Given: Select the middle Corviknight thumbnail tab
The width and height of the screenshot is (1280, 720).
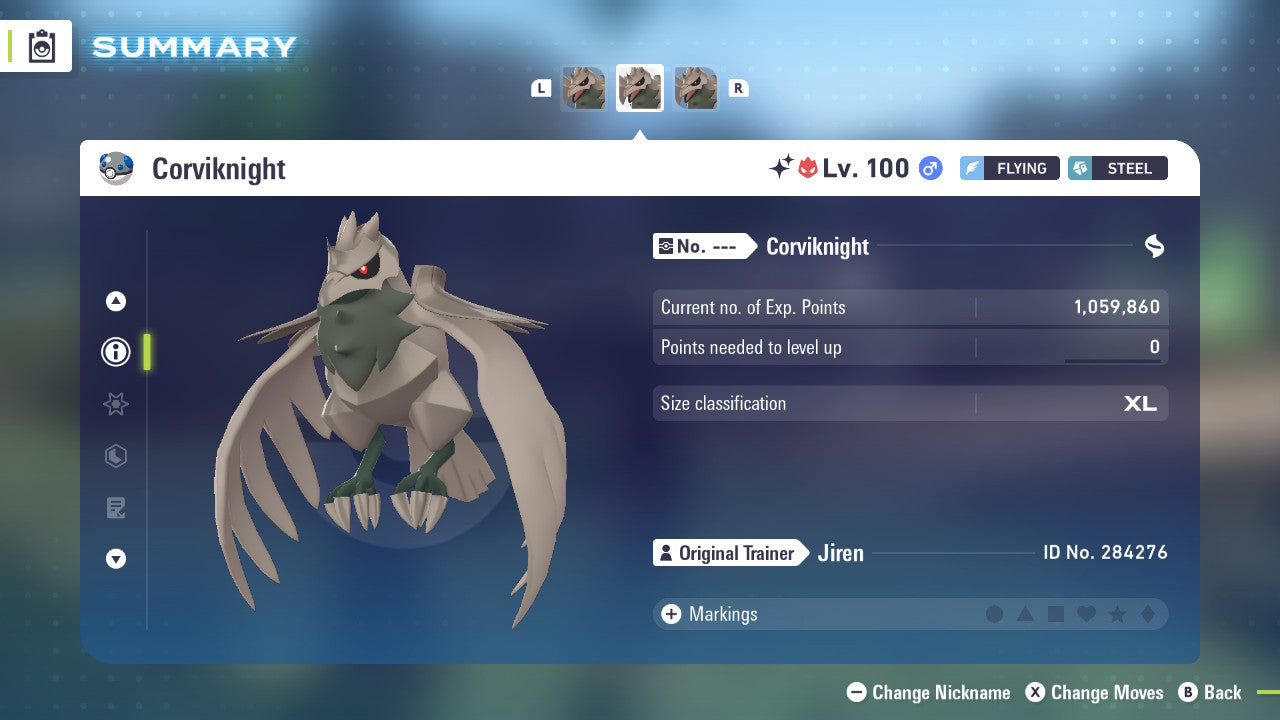Looking at the screenshot, I should (639, 87).
